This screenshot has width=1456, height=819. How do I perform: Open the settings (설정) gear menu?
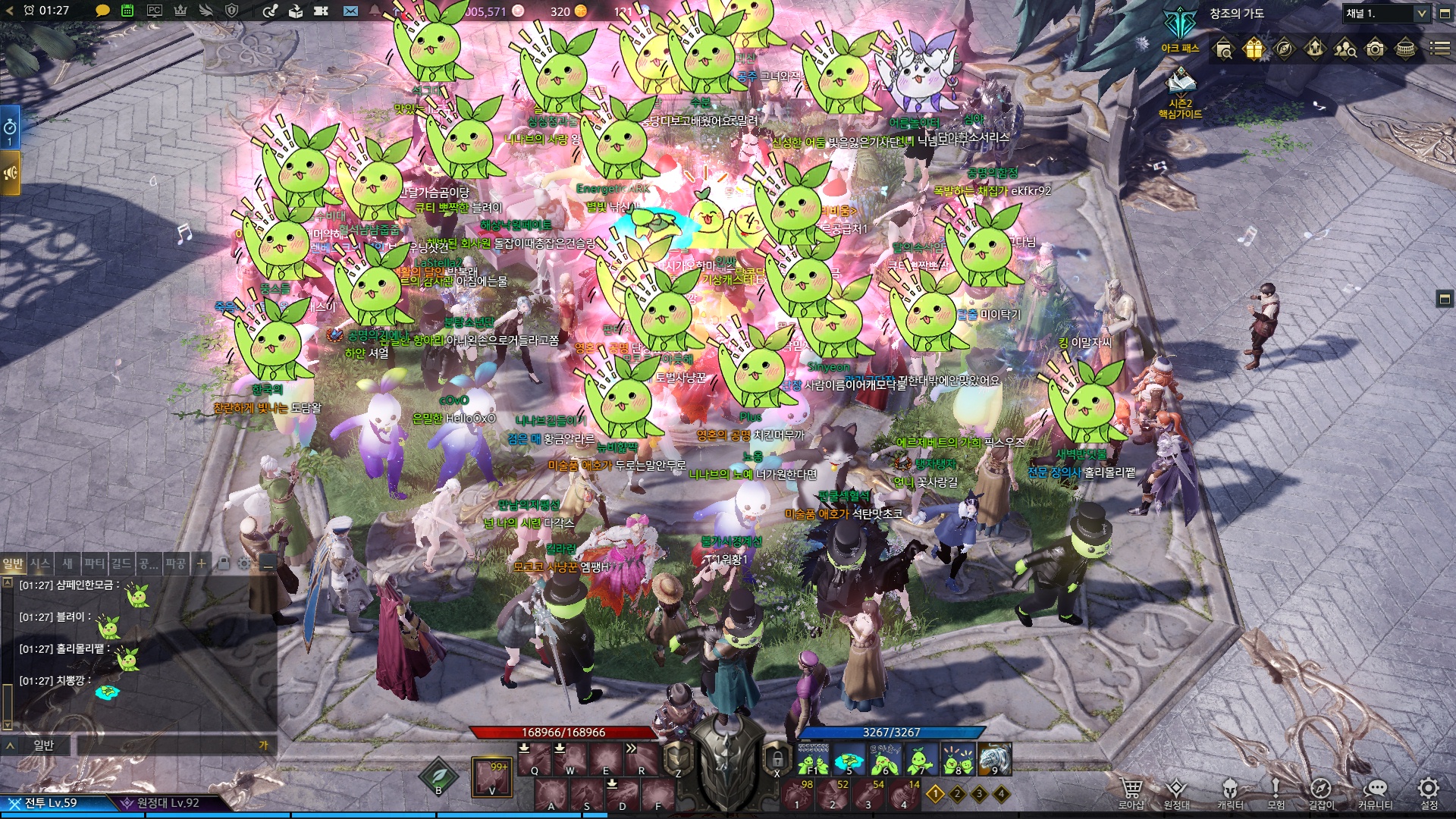pos(1429,791)
